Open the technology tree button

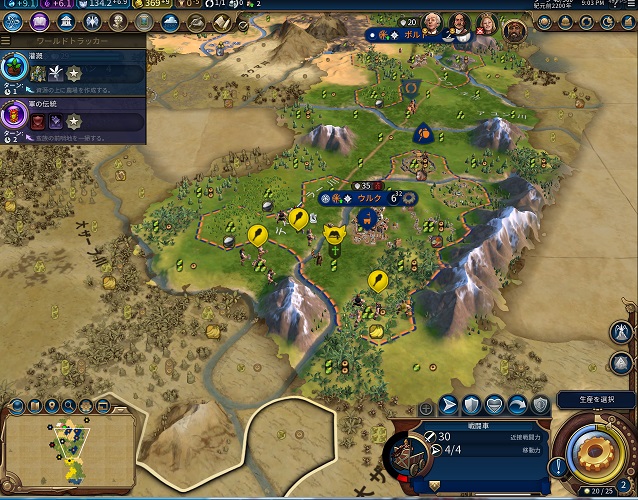pos(14,21)
